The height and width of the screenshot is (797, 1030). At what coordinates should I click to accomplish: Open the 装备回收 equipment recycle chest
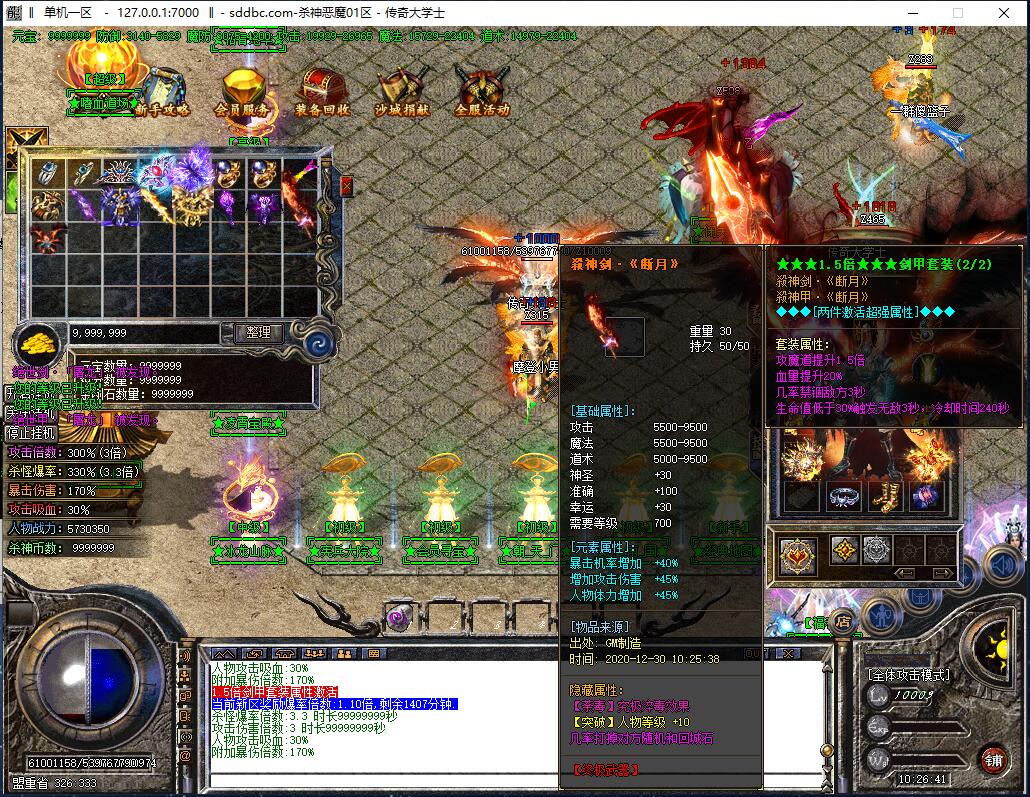tap(322, 93)
